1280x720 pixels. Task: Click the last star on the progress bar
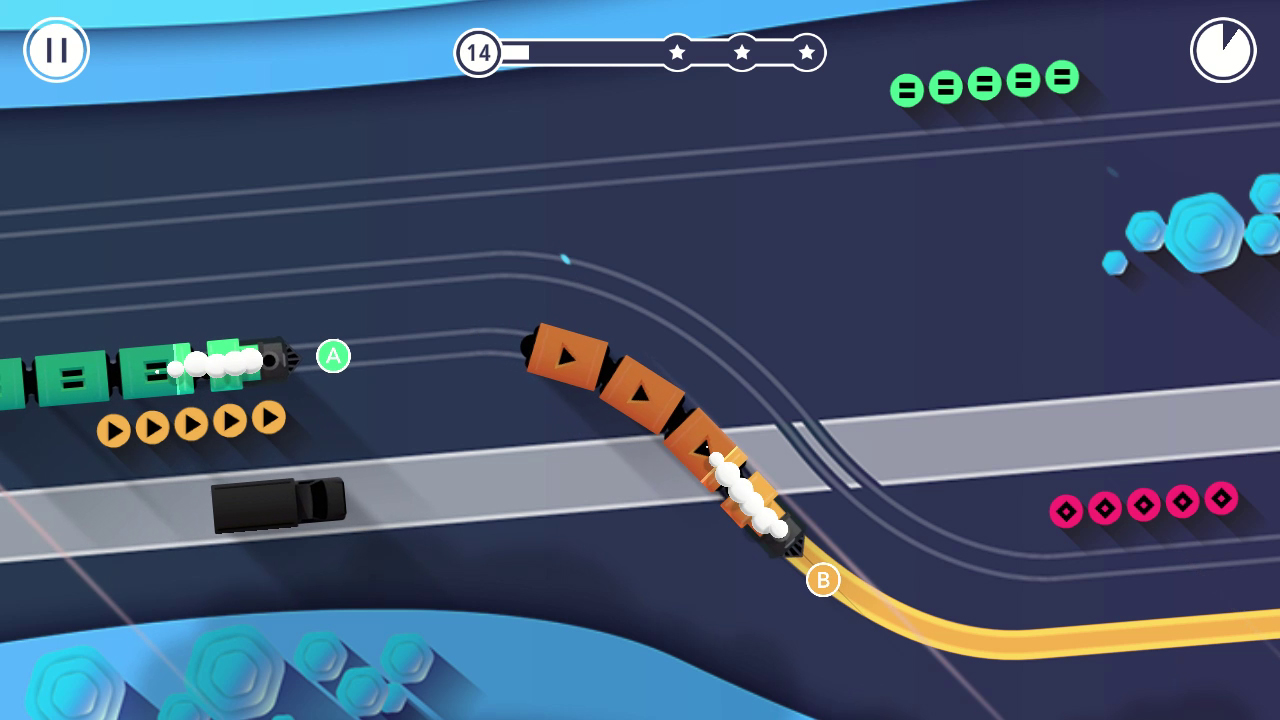804,52
